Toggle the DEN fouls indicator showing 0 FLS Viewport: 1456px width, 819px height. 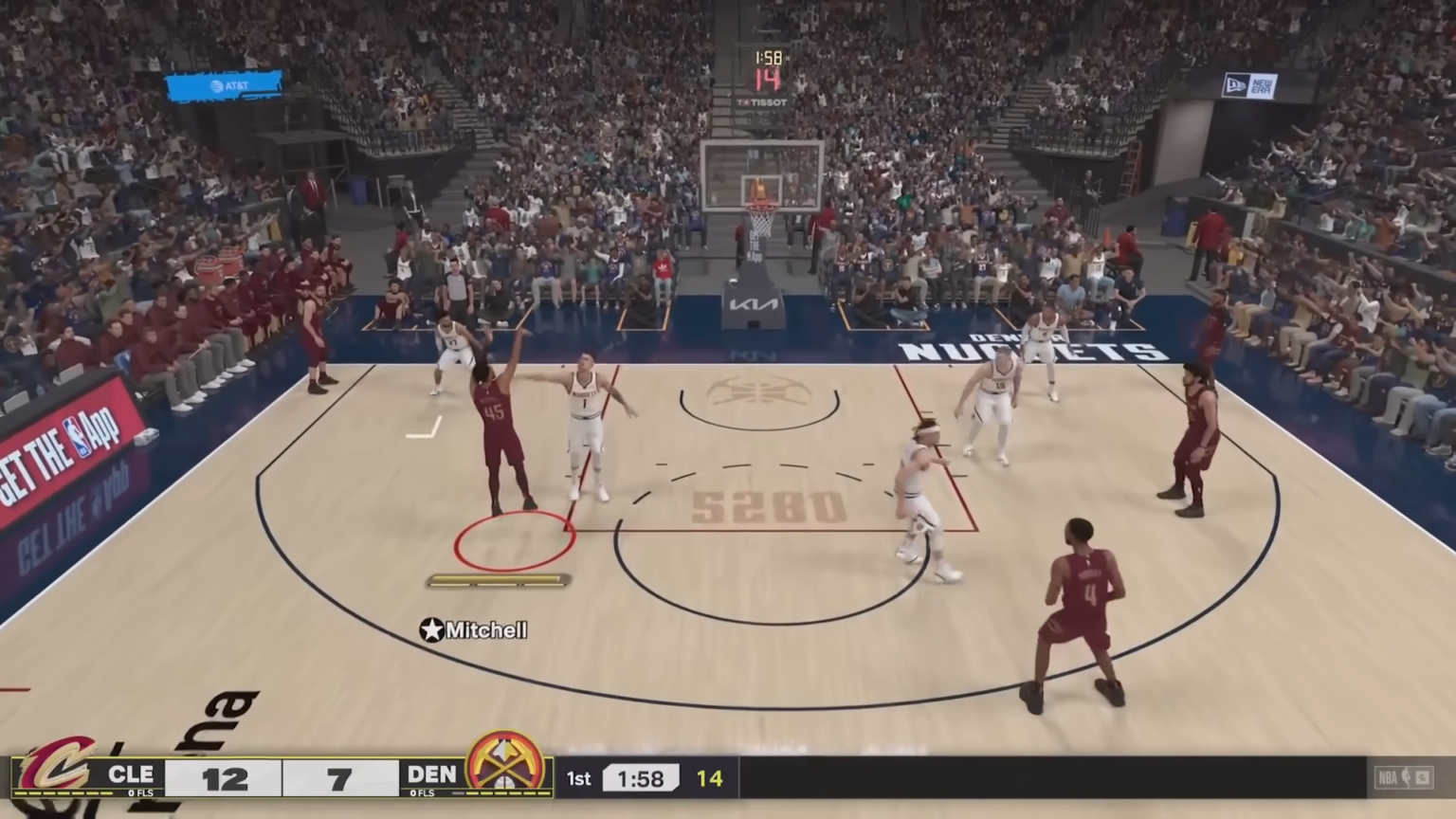click(423, 792)
